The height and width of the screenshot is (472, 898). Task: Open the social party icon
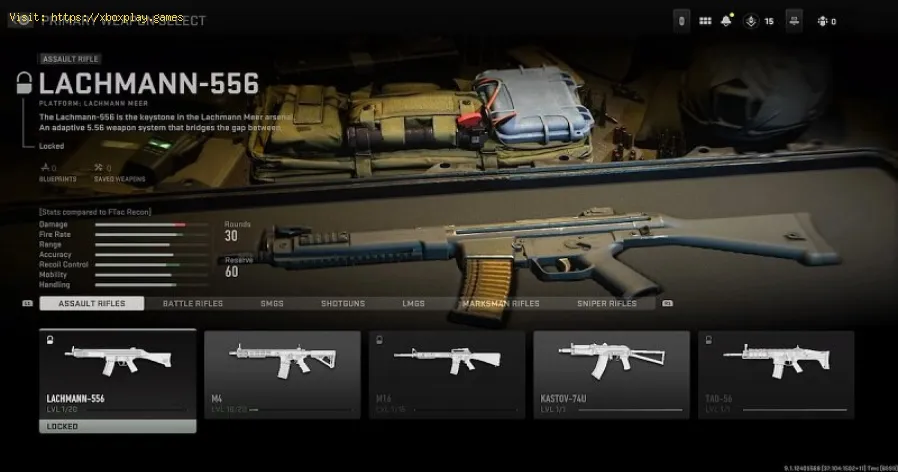coord(822,21)
